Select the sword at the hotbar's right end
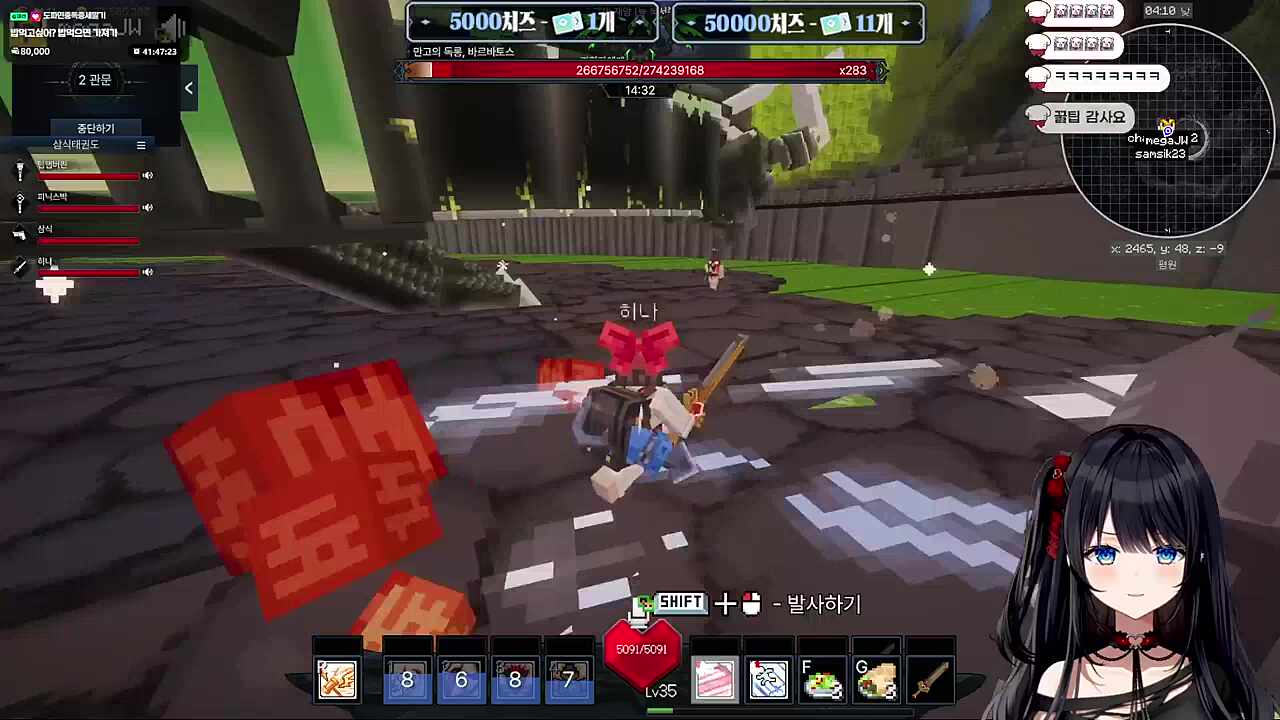 point(931,679)
